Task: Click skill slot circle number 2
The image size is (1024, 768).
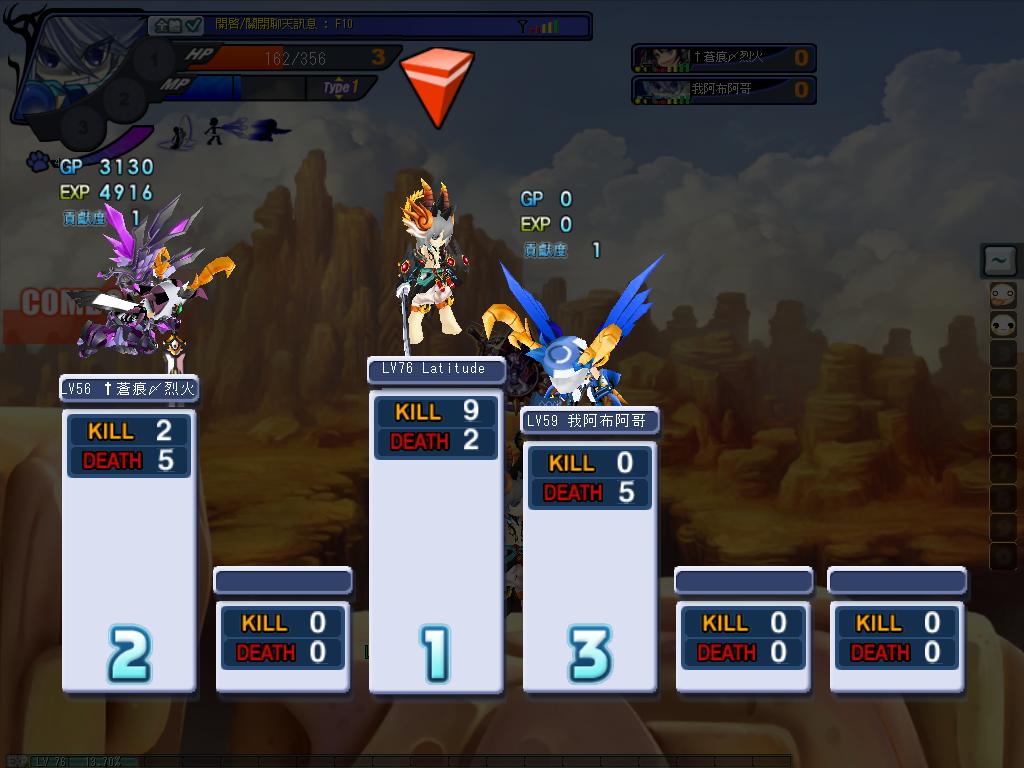Action: tap(124, 99)
